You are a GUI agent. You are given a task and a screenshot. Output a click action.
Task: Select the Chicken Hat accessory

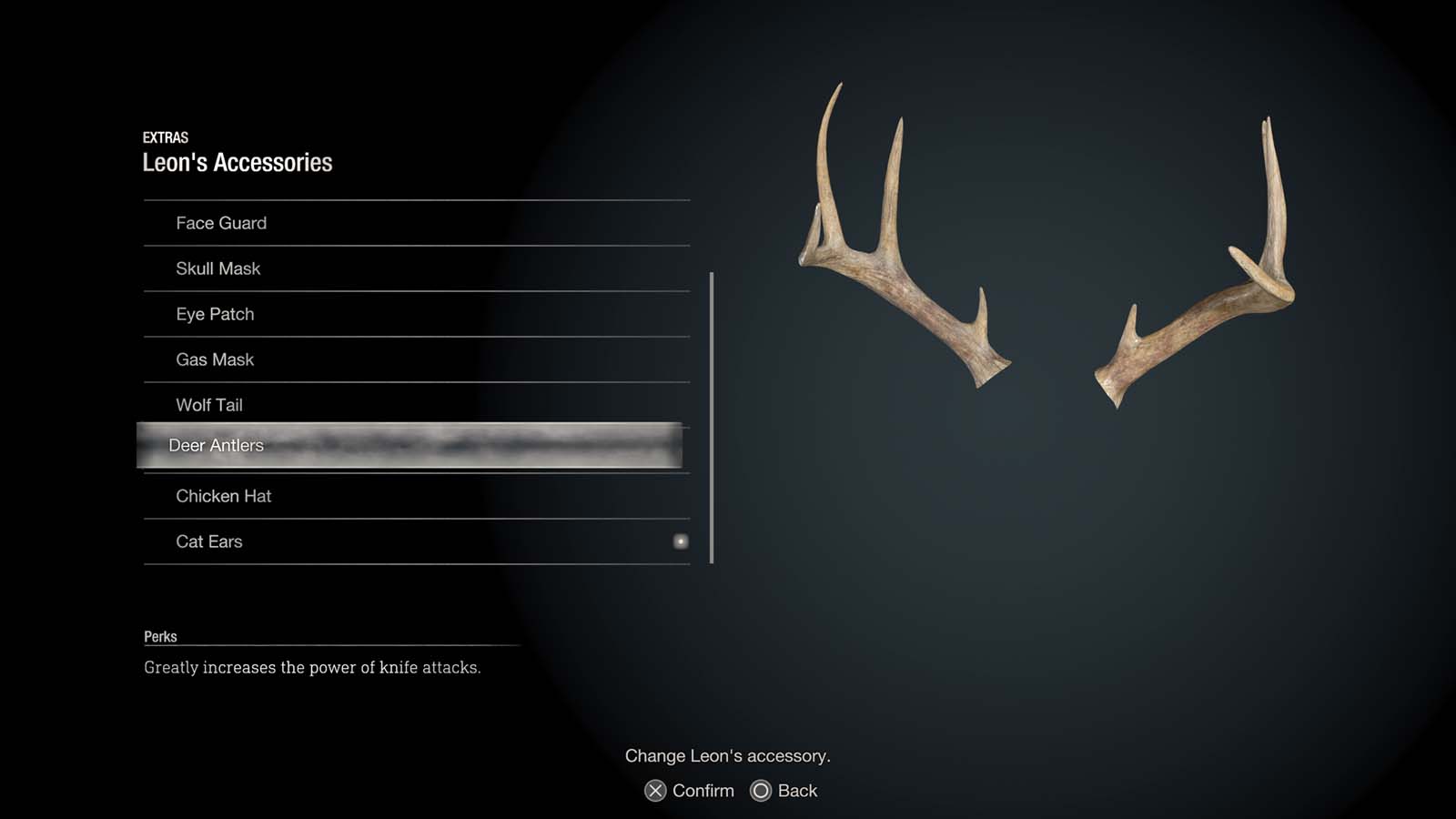(x=224, y=496)
